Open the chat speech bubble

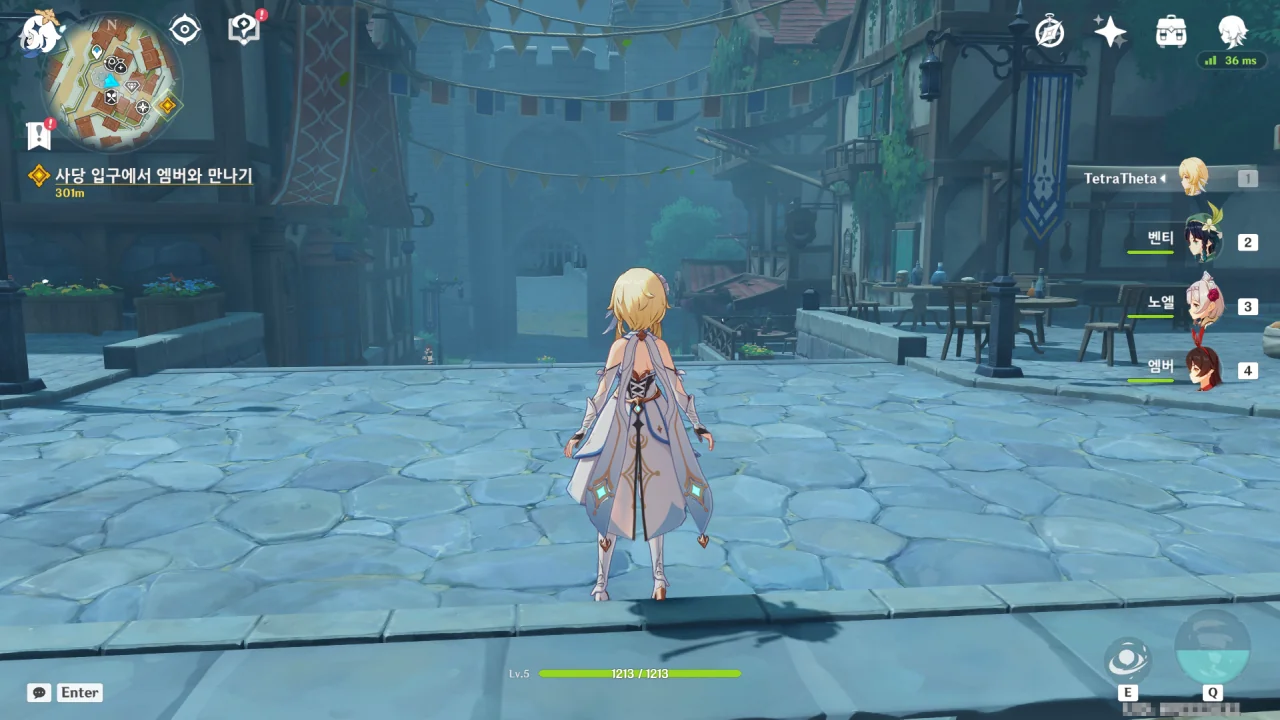coord(39,692)
